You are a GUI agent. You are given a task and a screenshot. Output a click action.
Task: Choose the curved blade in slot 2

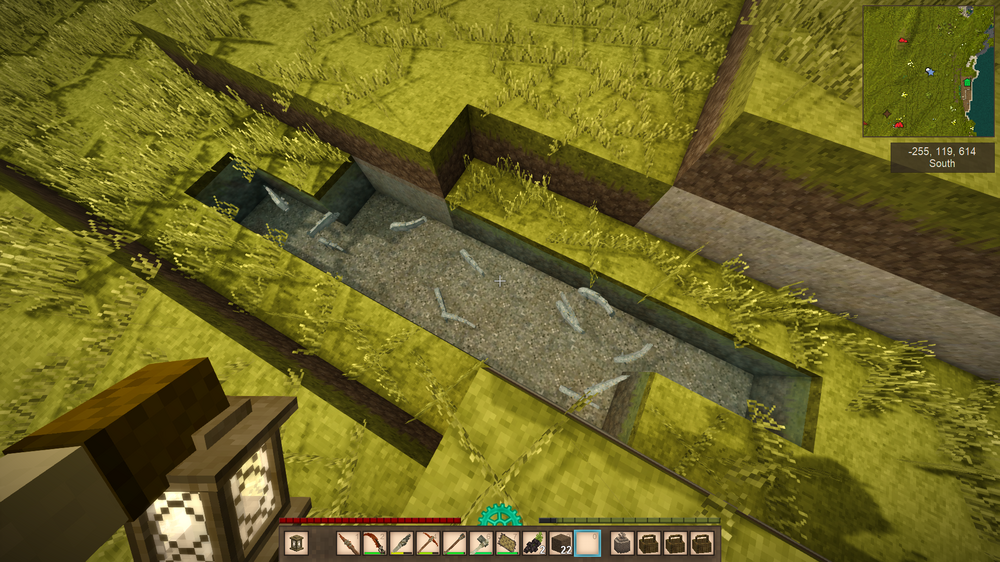[x=374, y=544]
